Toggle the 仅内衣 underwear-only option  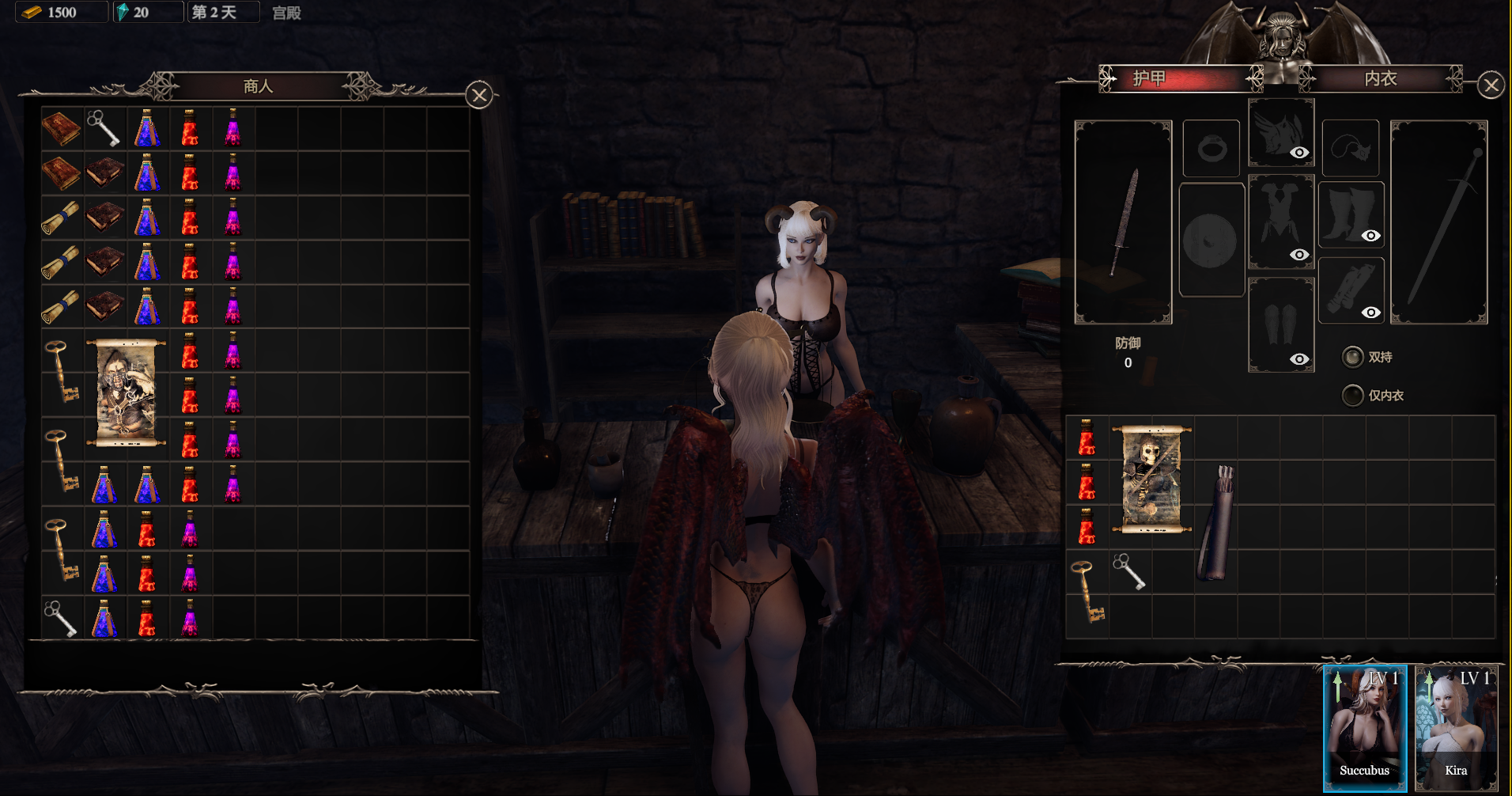[1353, 395]
